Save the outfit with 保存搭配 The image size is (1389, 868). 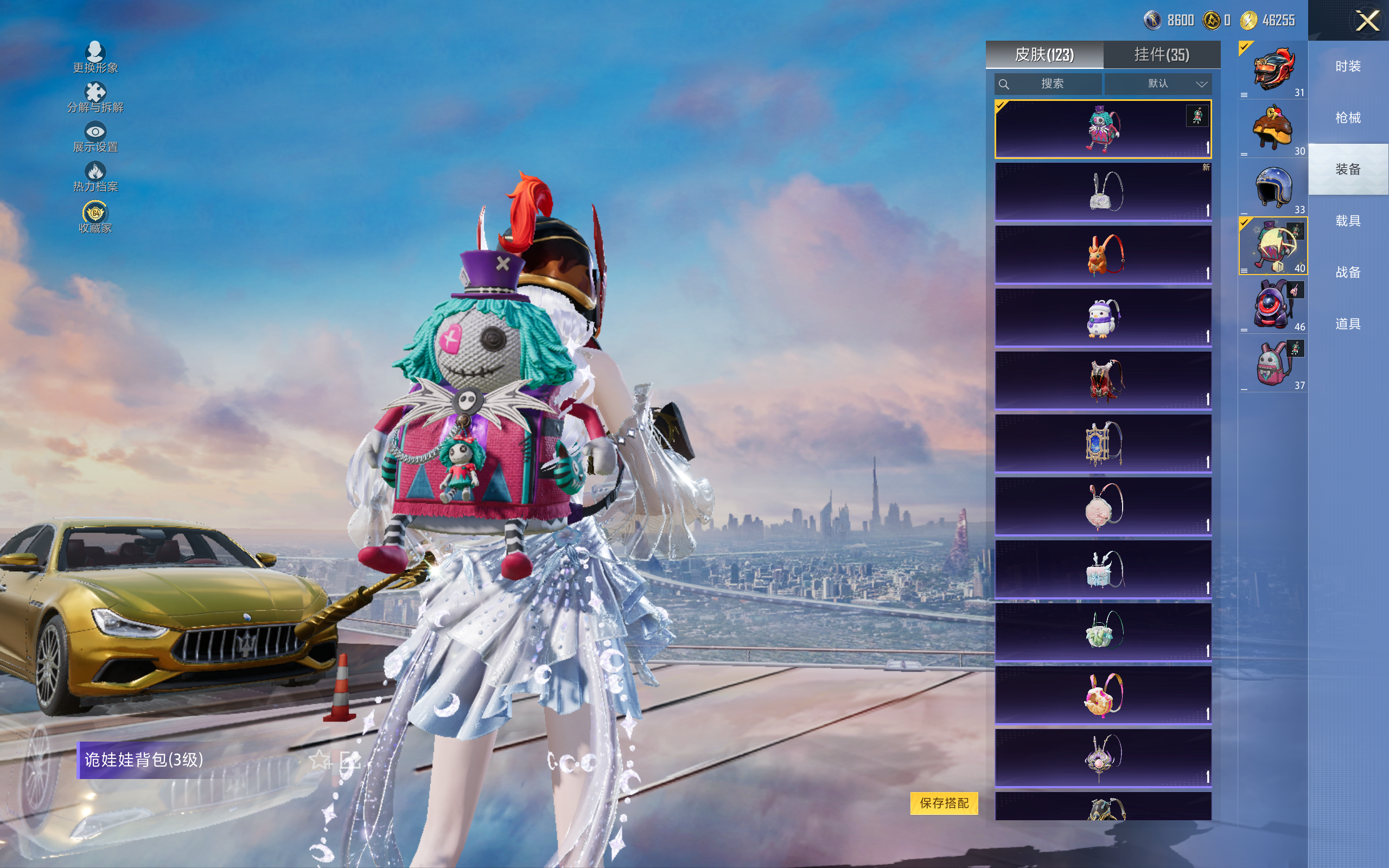944,802
